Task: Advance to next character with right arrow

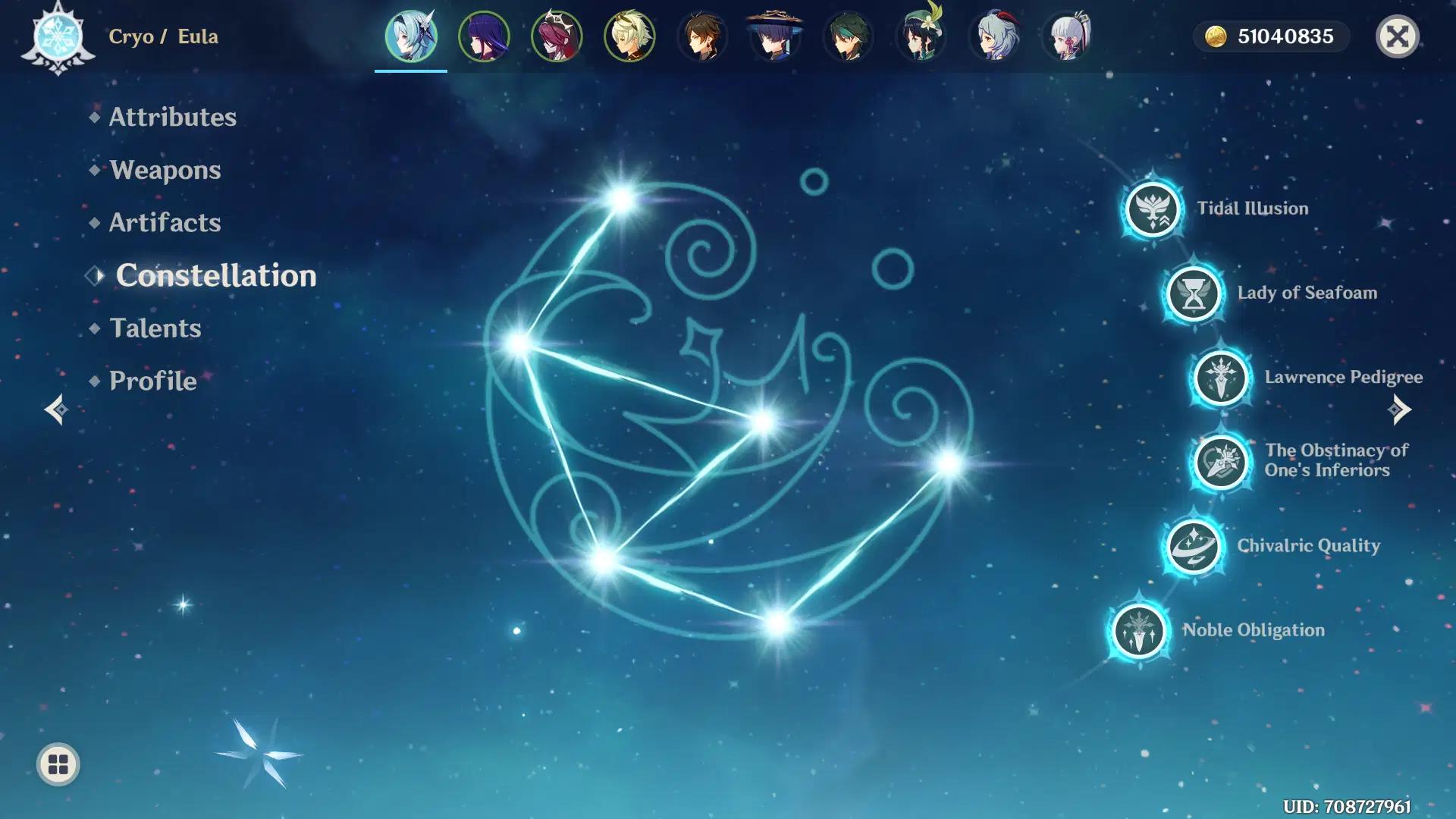Action: coord(1401,409)
